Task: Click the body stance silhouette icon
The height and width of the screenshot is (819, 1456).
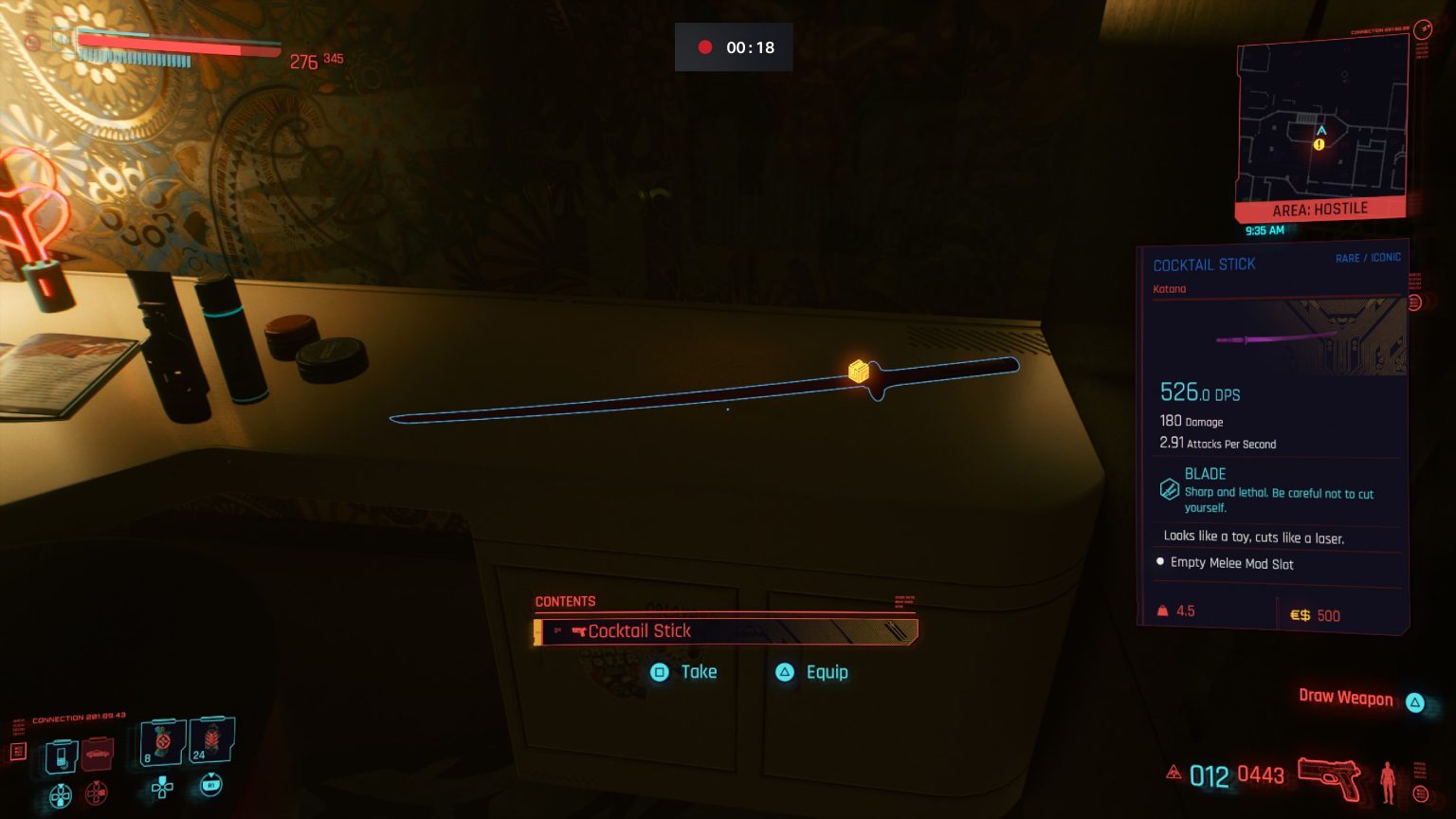Action: [1388, 781]
